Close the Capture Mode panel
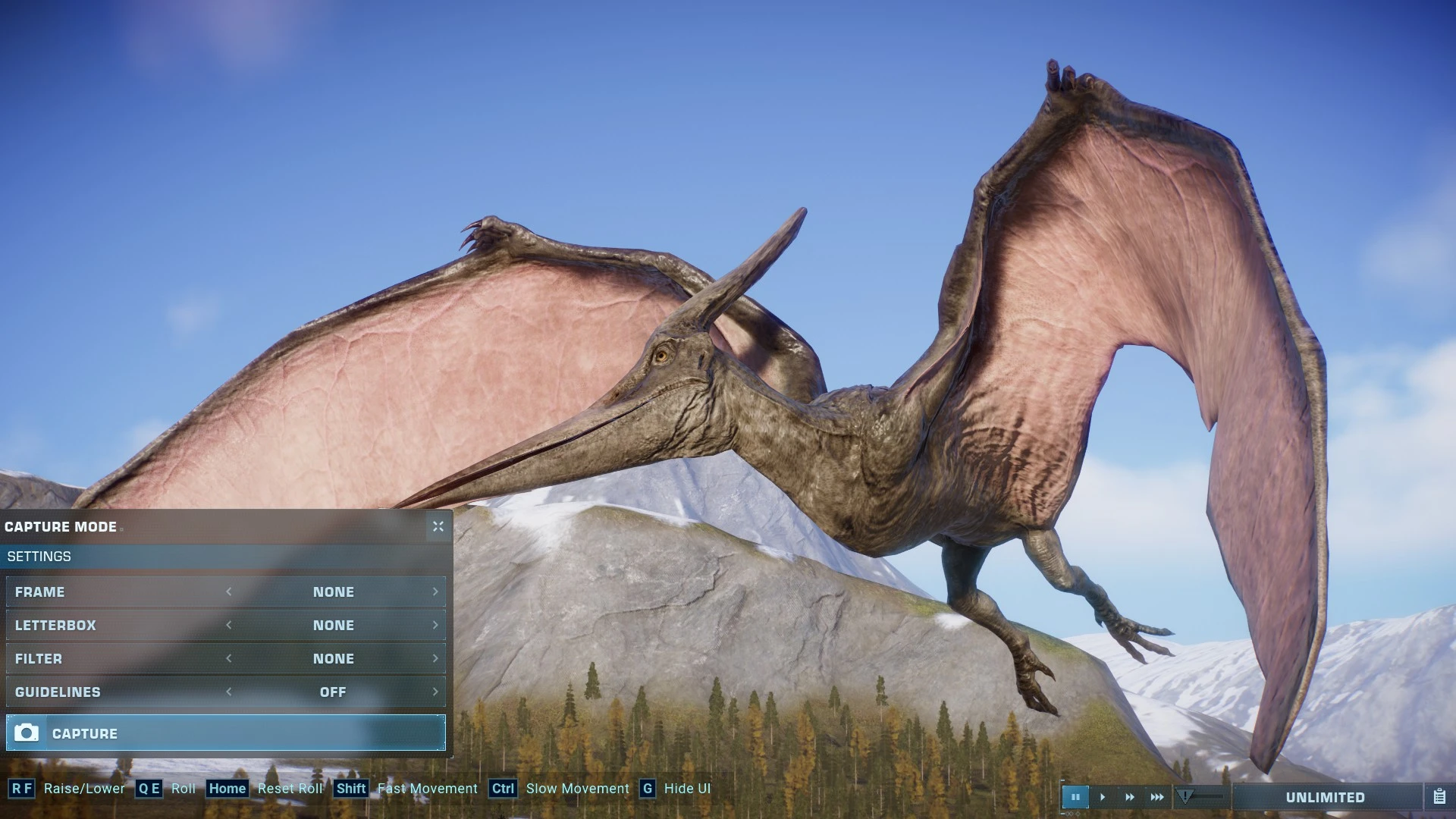The width and height of the screenshot is (1456, 819). pos(438,526)
